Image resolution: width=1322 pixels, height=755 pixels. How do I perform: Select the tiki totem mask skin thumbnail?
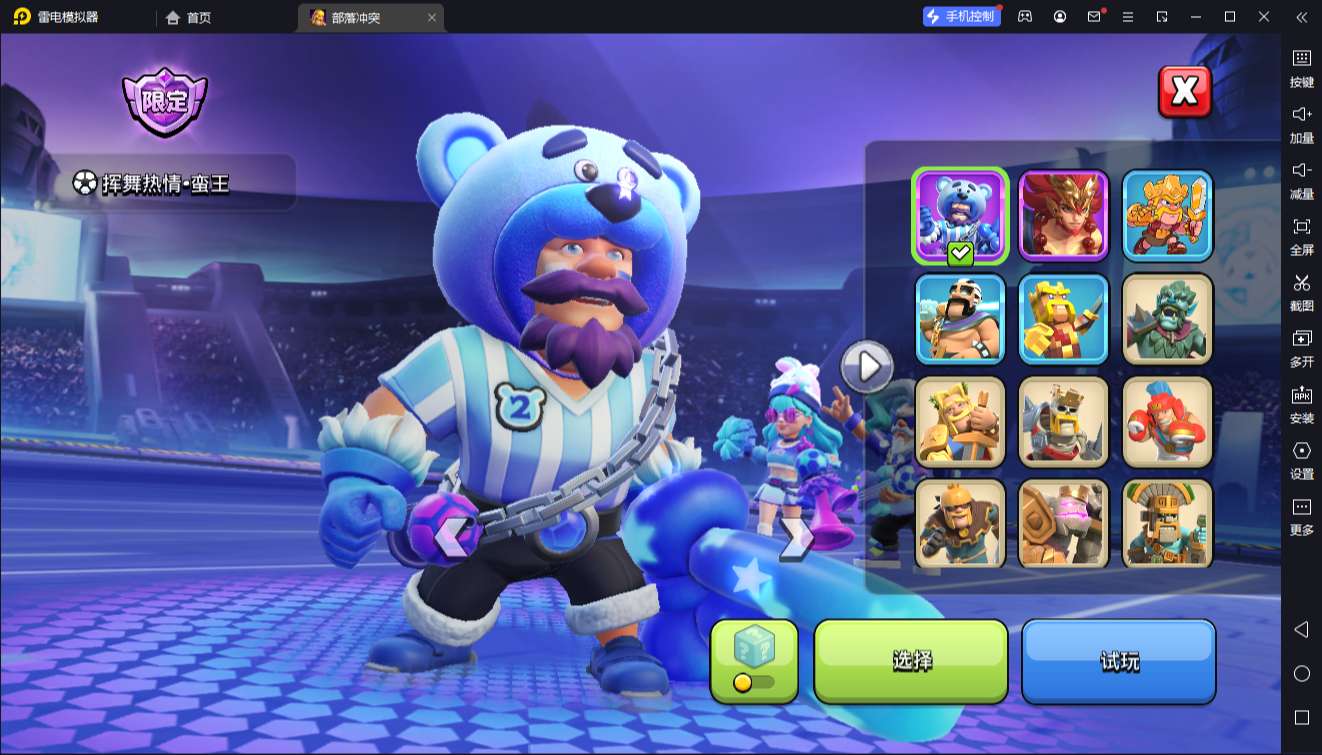1167,524
